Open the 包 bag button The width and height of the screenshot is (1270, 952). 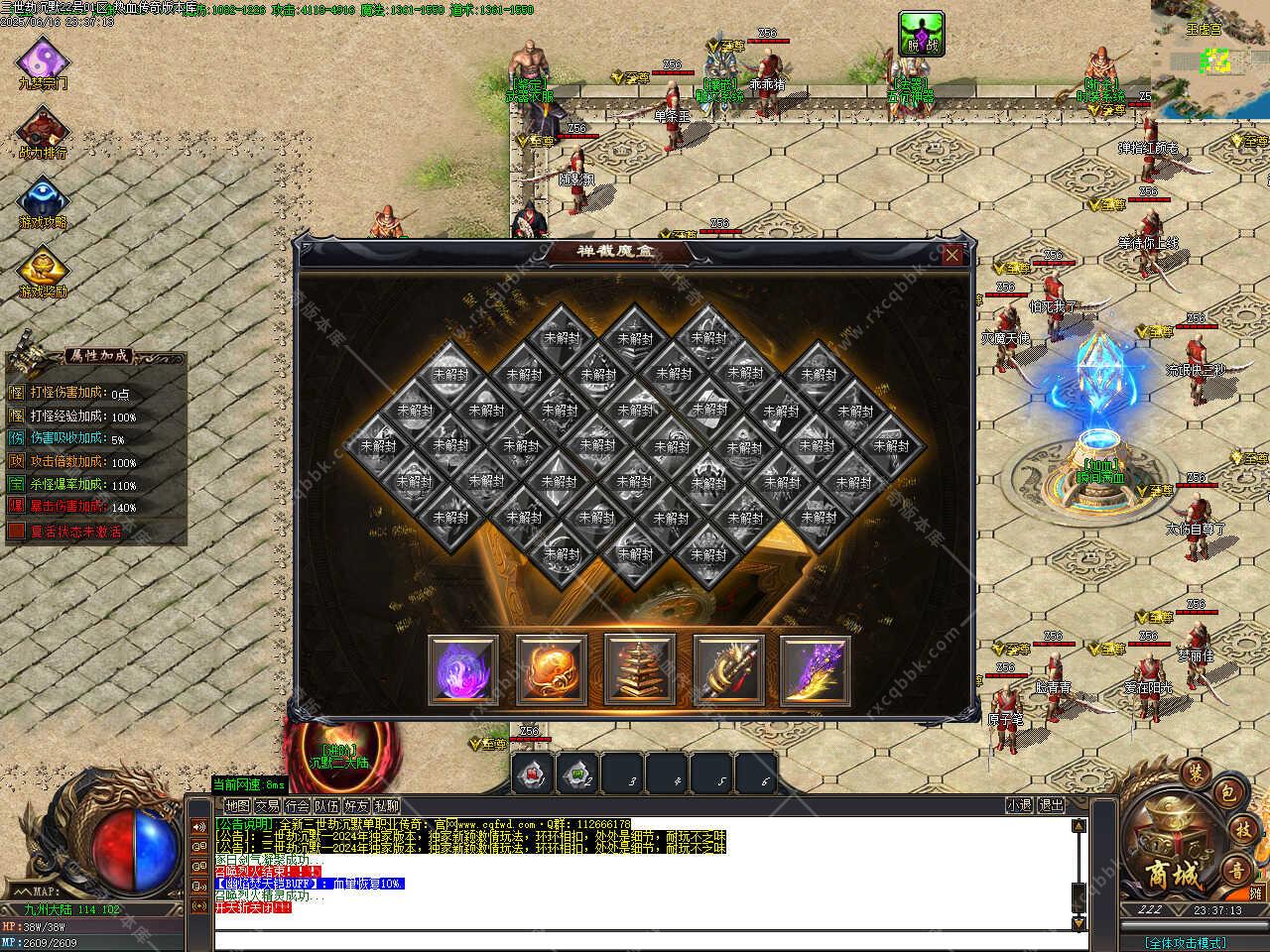tap(1226, 791)
